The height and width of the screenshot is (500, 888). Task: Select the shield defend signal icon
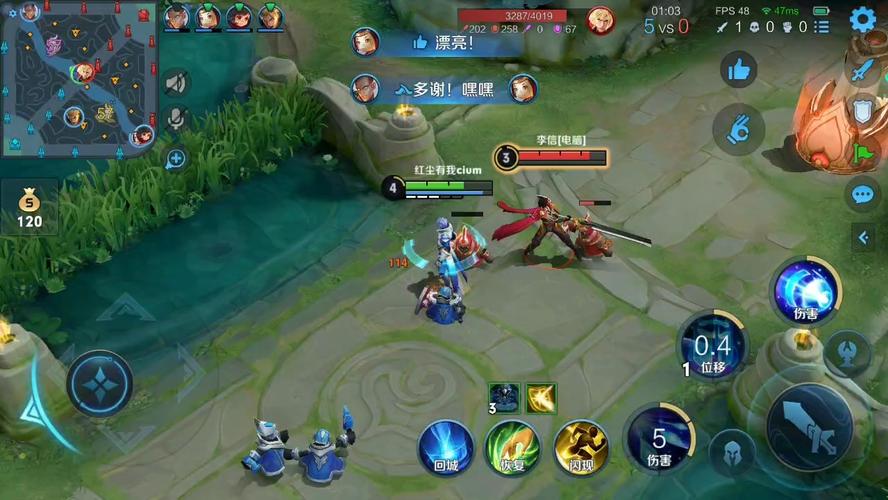coord(862,111)
